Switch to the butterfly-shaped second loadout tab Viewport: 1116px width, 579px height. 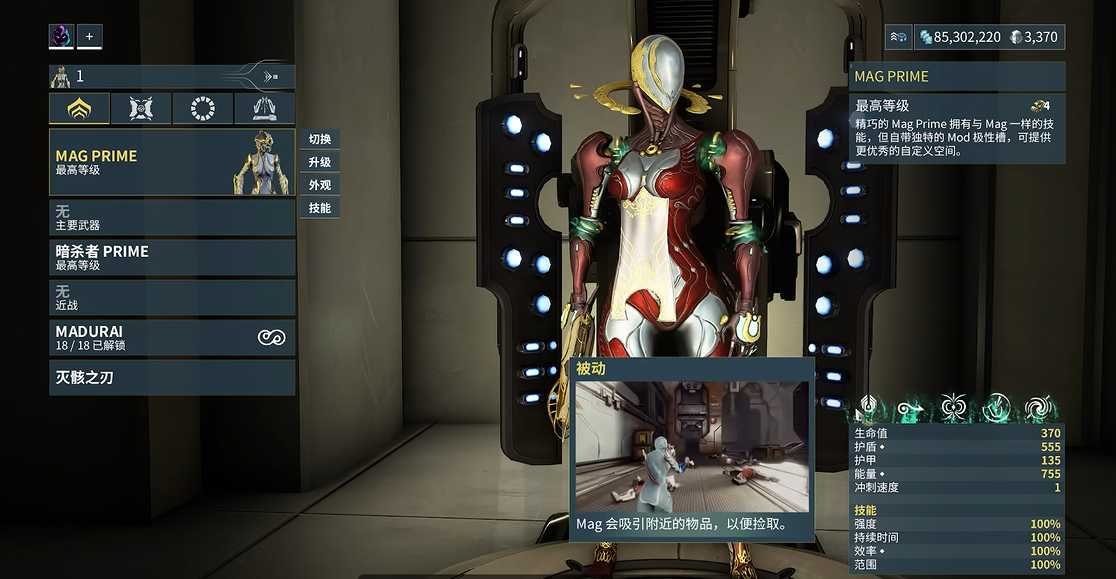(x=141, y=109)
